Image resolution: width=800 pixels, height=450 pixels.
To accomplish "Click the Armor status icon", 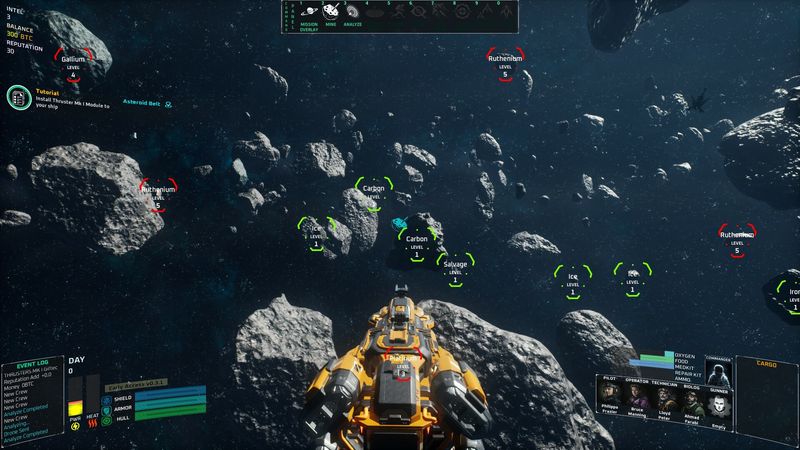I will pyautogui.click(x=107, y=410).
